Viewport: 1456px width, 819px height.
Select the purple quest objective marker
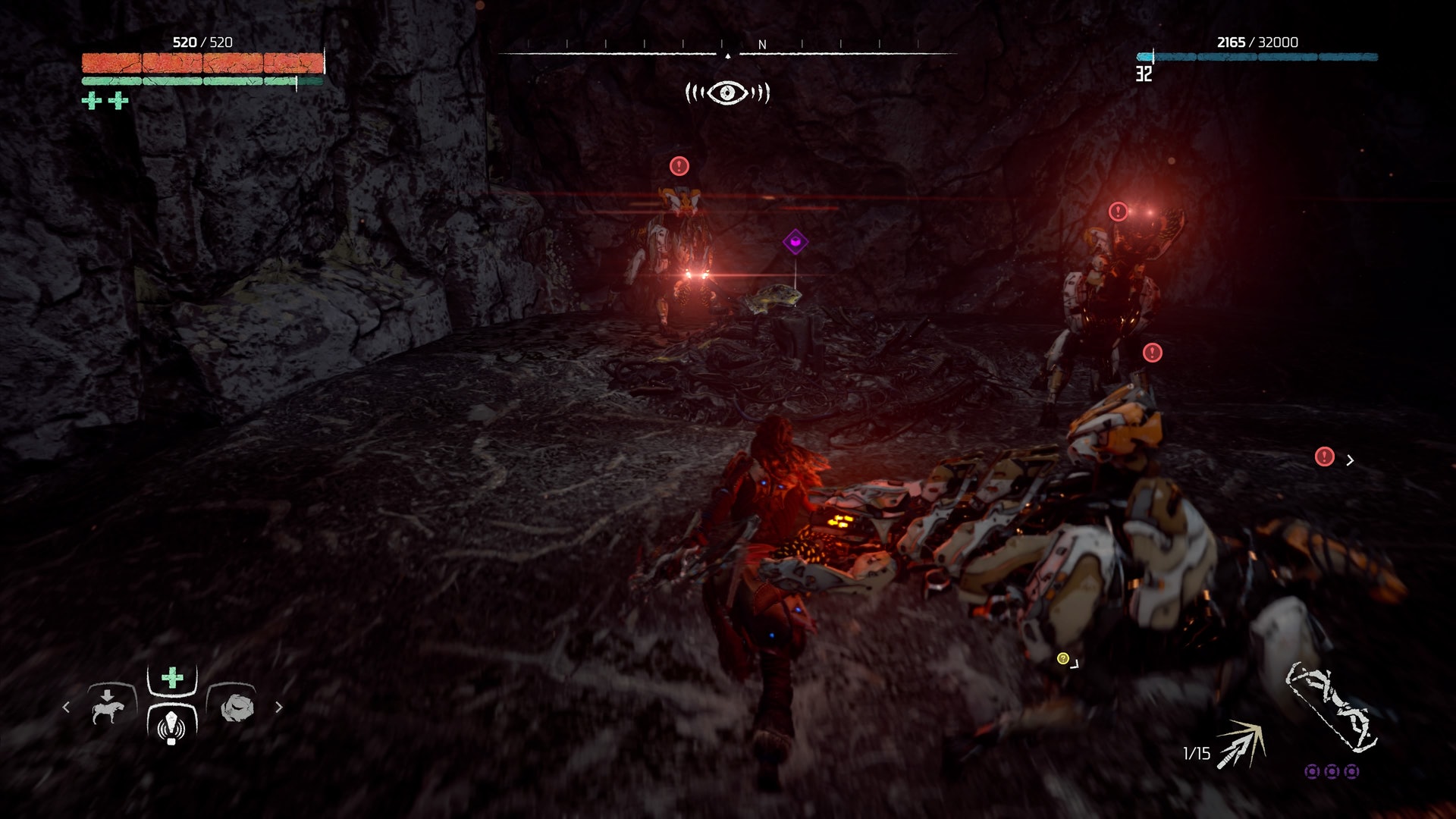coord(795,243)
